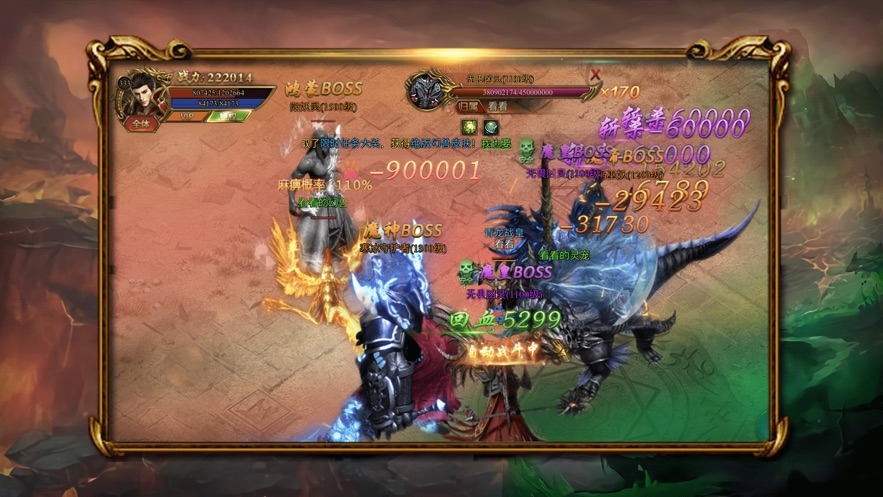Close the boss target frame with the red X

point(596,74)
